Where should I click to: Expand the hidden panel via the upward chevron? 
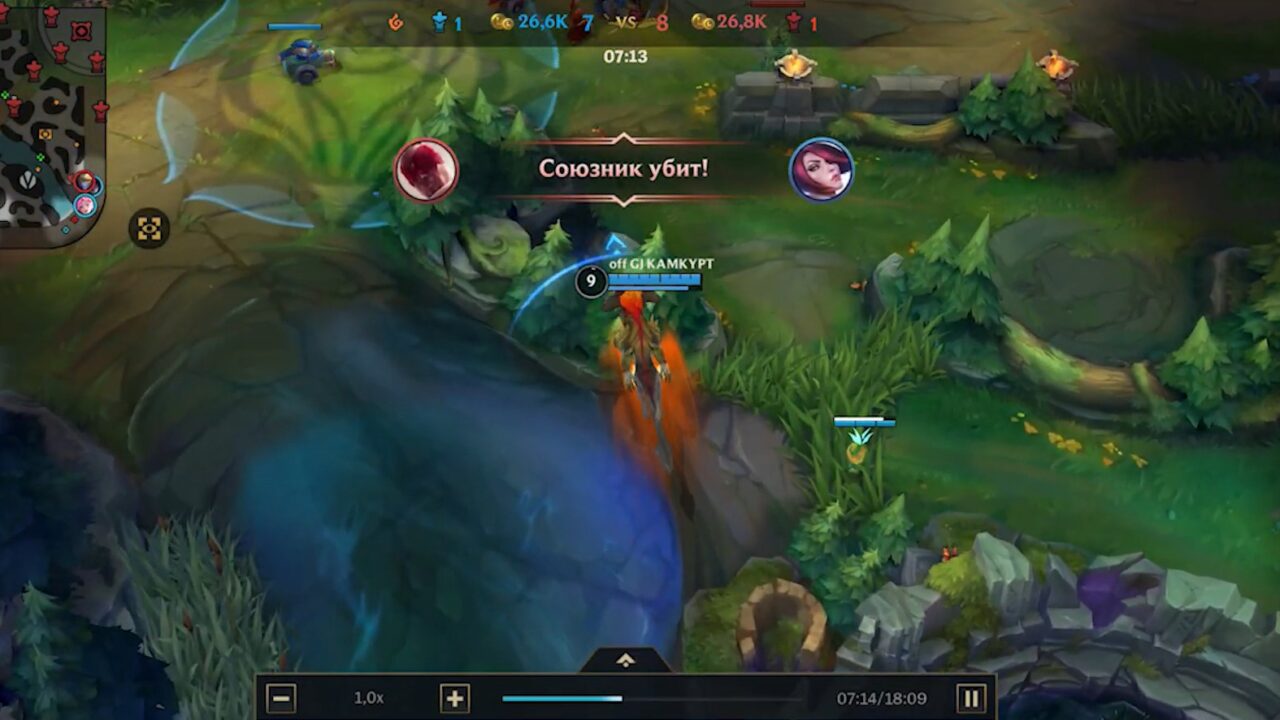[x=627, y=659]
